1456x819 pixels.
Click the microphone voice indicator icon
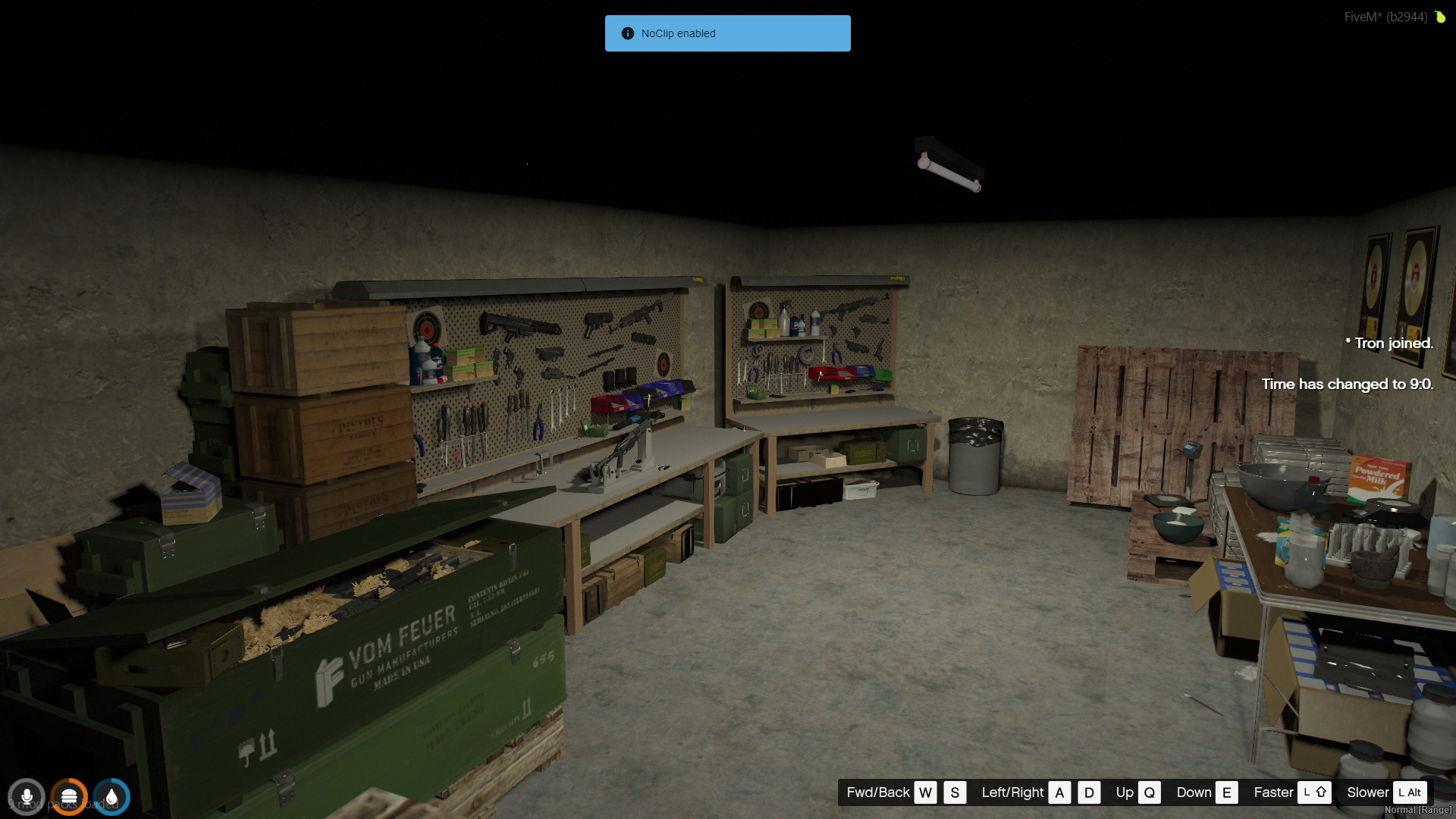27,797
